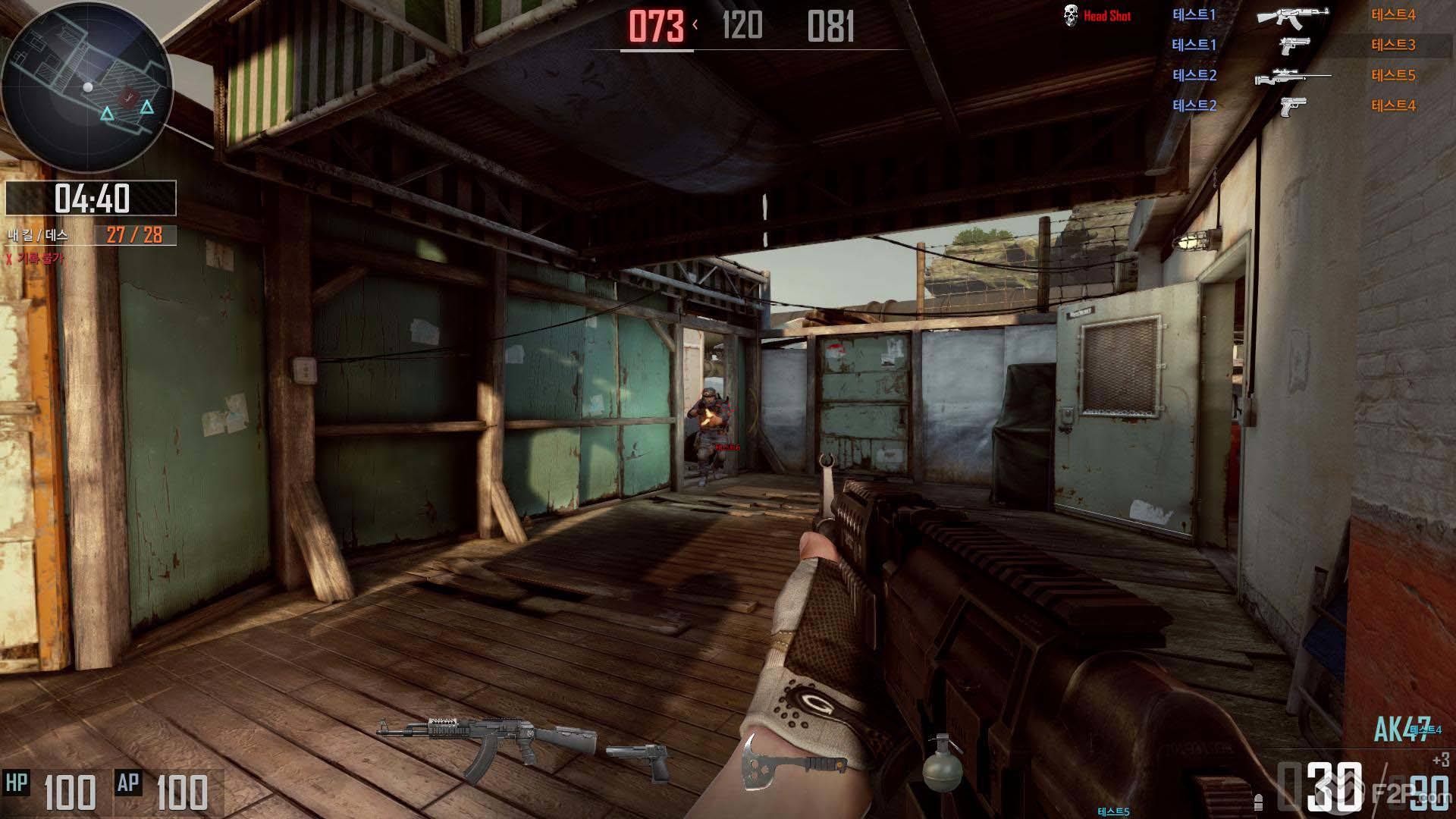
Task: Click the sniper rifle kill feed entry
Action: [1292, 76]
